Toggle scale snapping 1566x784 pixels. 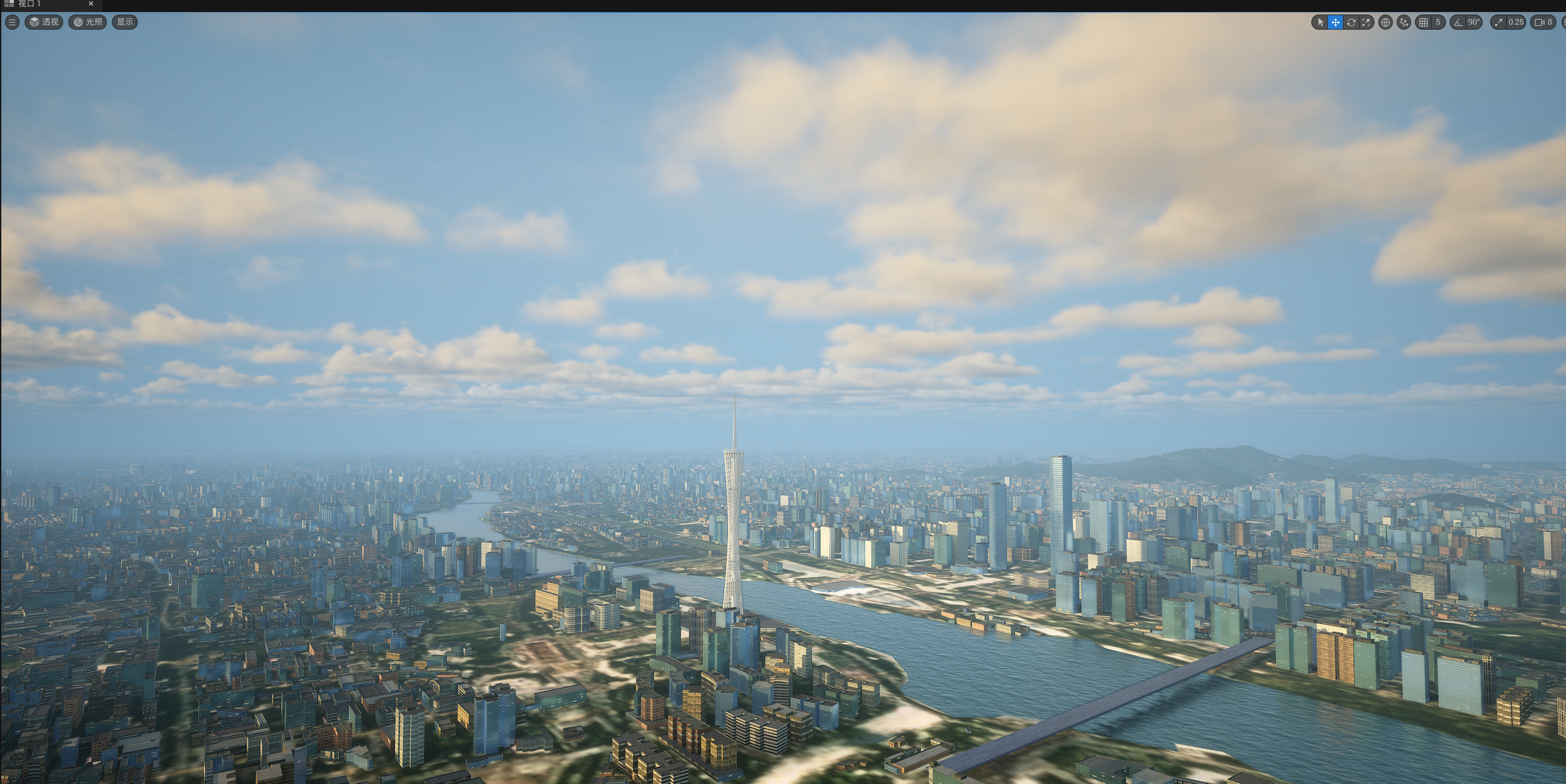pyautogui.click(x=1498, y=22)
